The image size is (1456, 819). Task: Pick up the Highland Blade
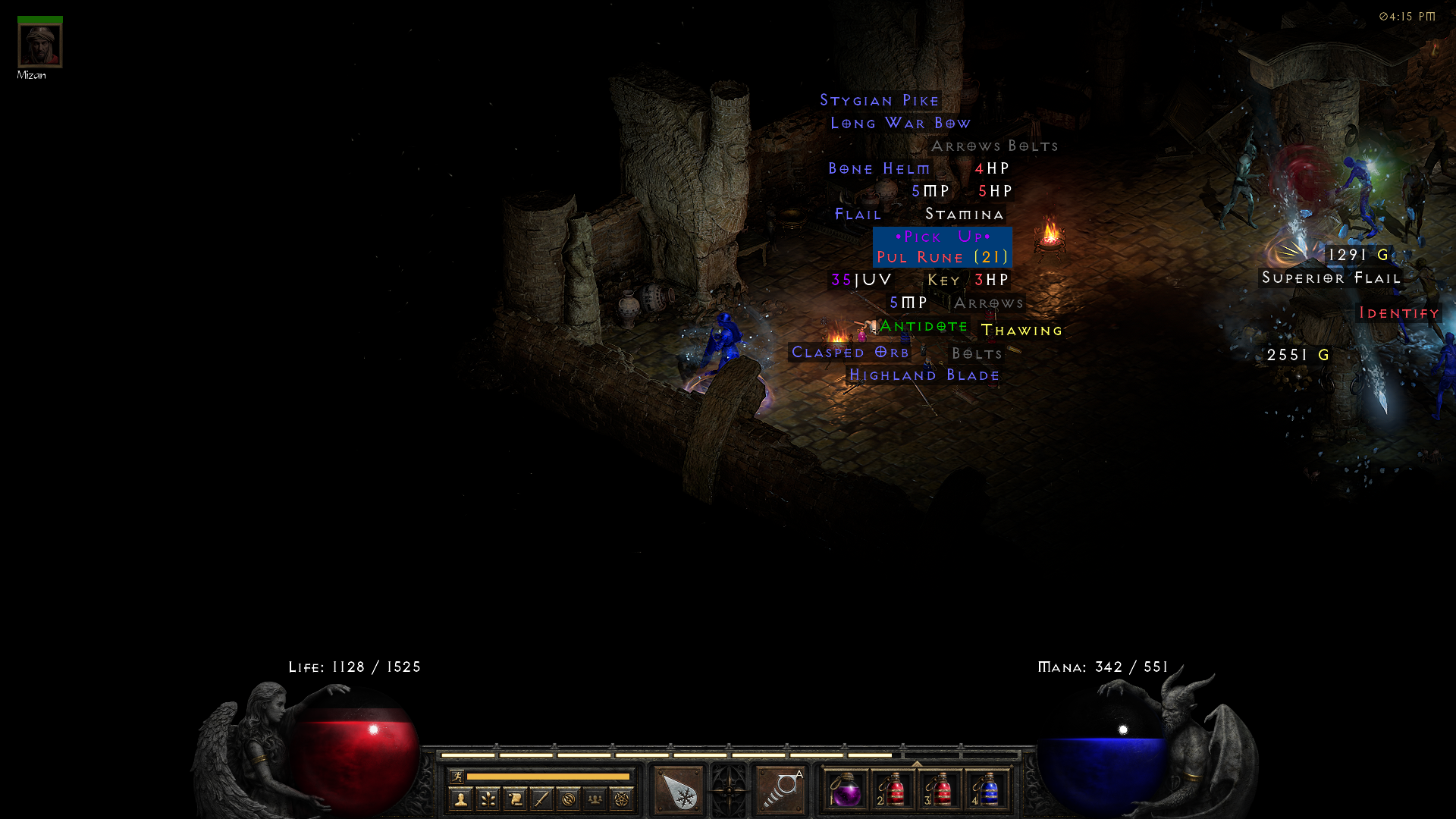click(x=924, y=375)
